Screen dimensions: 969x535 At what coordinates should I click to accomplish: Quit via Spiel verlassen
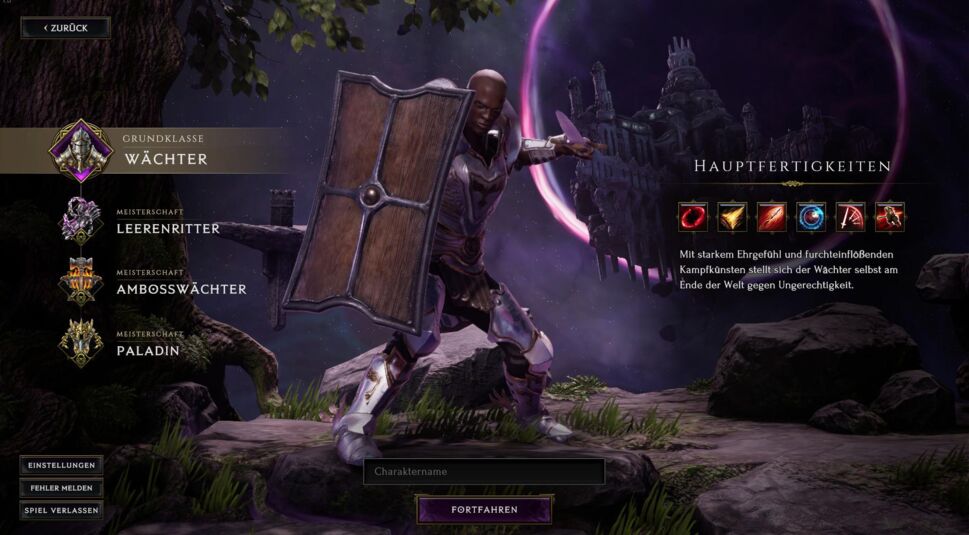click(x=61, y=510)
